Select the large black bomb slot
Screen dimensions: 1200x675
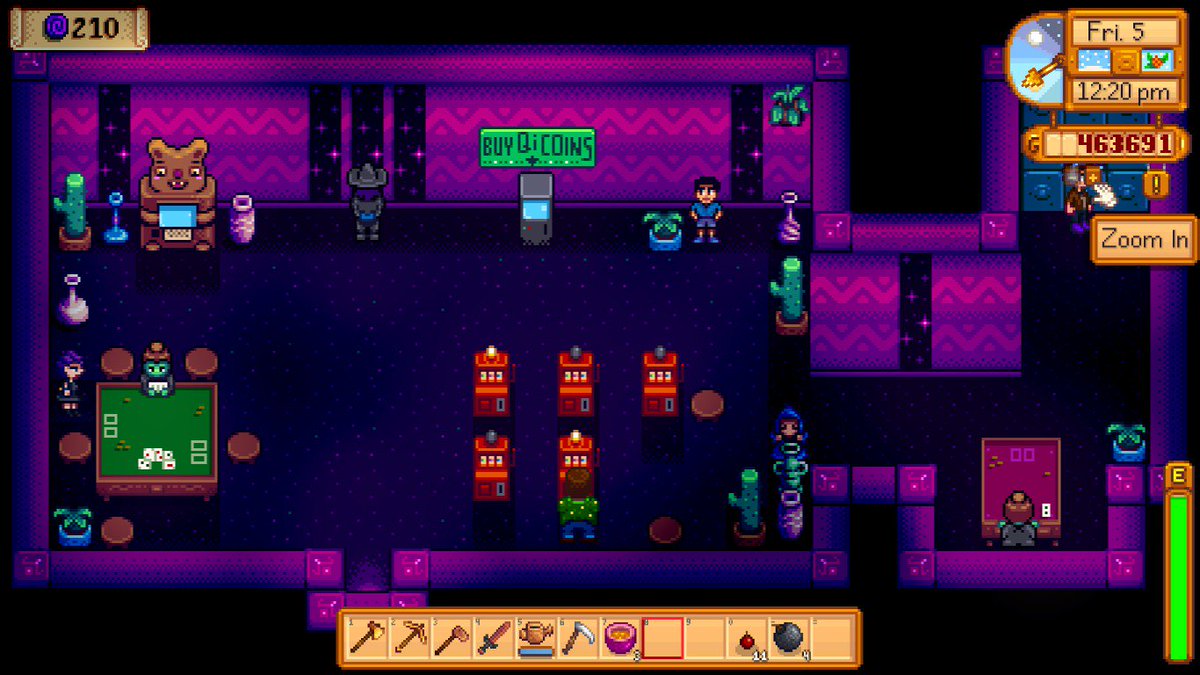[788, 637]
